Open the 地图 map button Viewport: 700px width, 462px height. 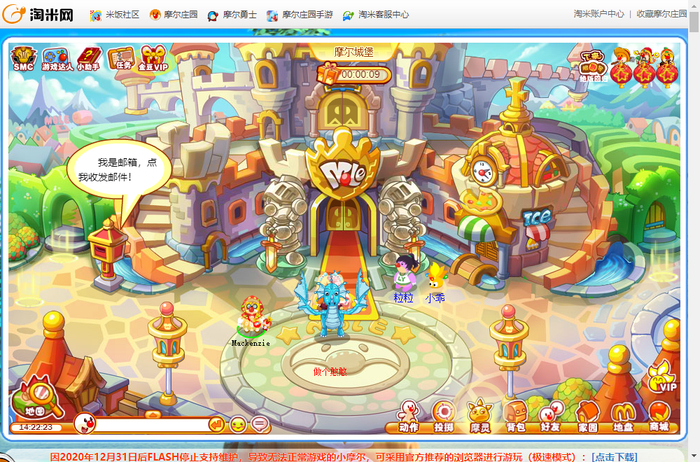click(35, 399)
